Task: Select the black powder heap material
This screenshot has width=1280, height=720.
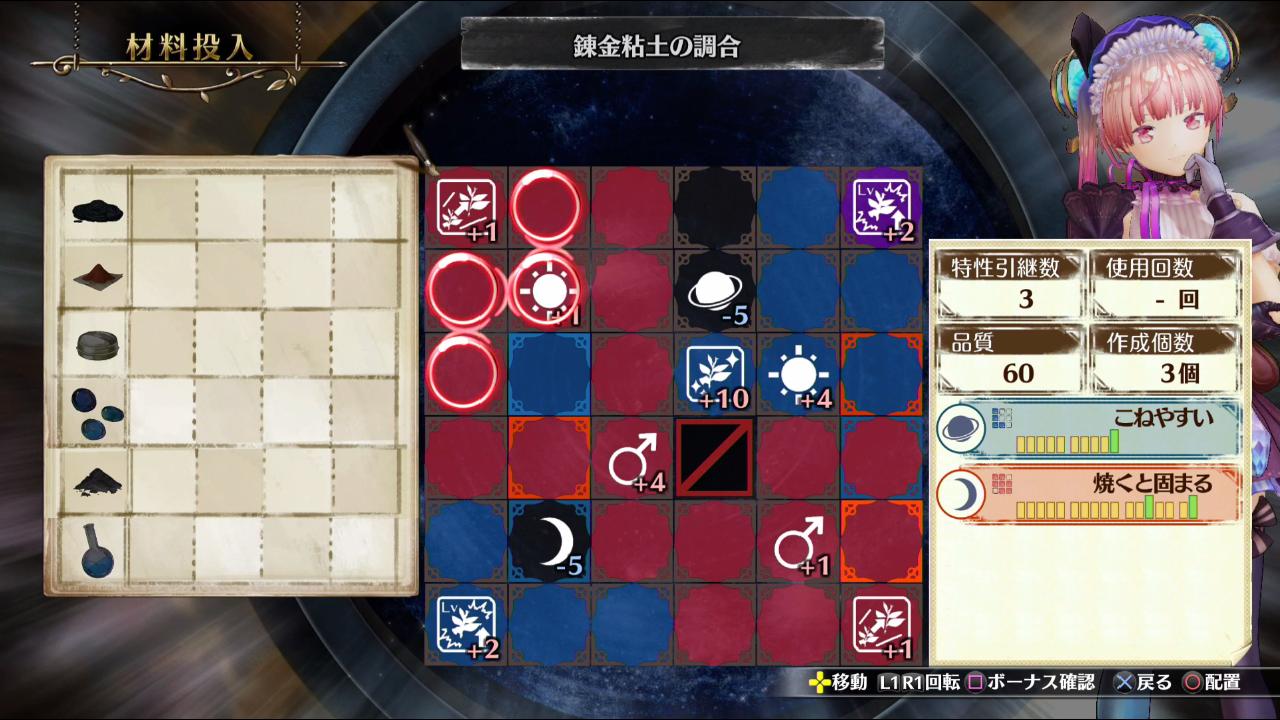Action: (97, 481)
